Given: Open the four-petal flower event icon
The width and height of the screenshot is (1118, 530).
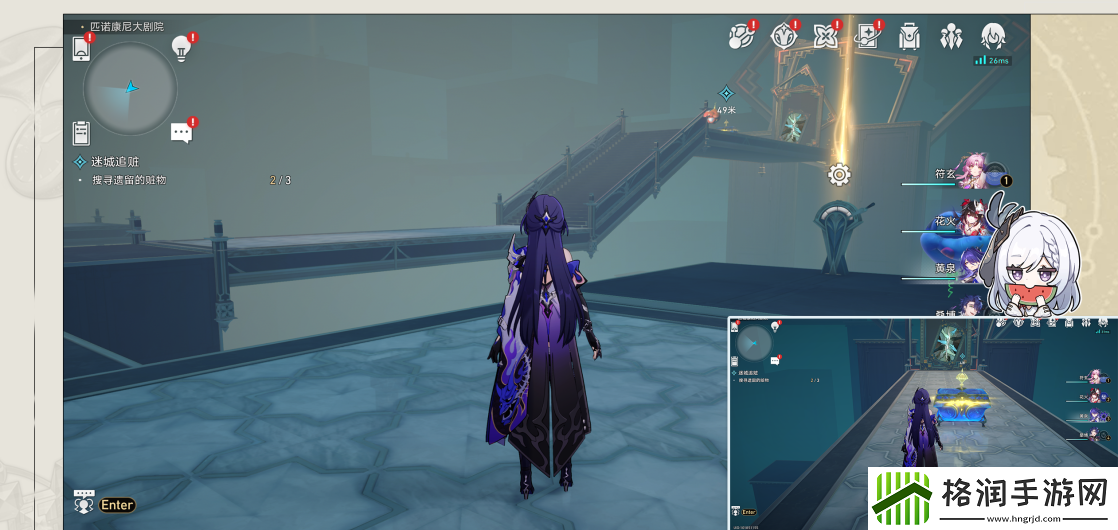Looking at the screenshot, I should (x=825, y=37).
